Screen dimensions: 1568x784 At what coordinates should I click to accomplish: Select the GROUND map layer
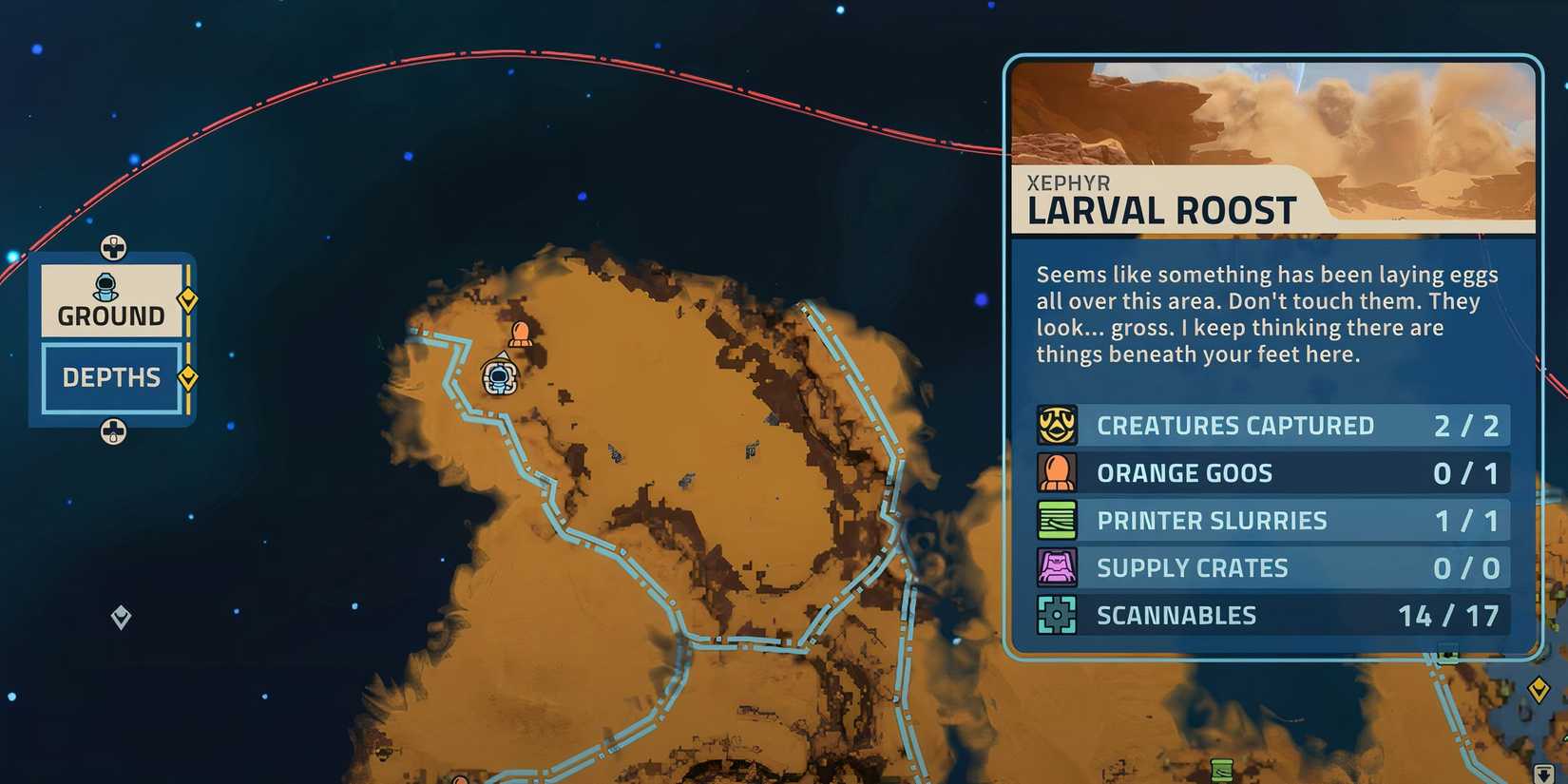click(x=111, y=314)
